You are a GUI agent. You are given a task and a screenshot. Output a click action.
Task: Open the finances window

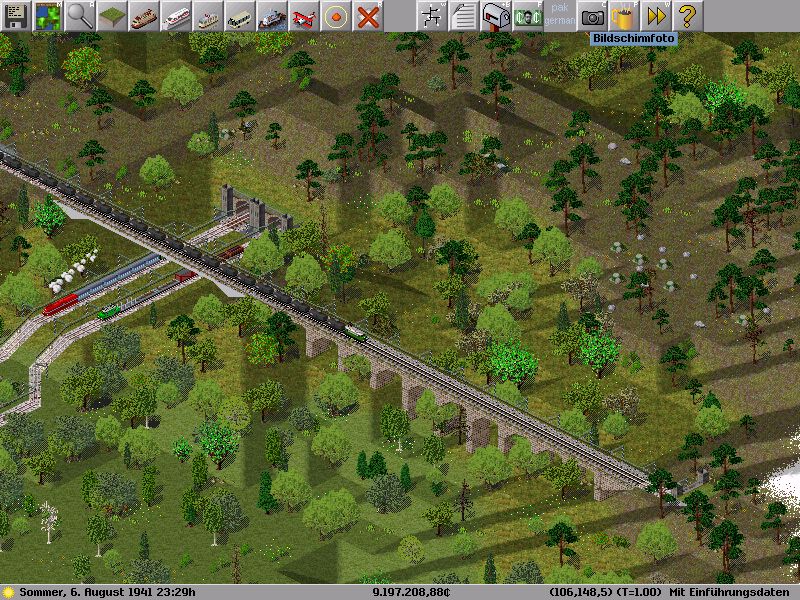point(527,15)
